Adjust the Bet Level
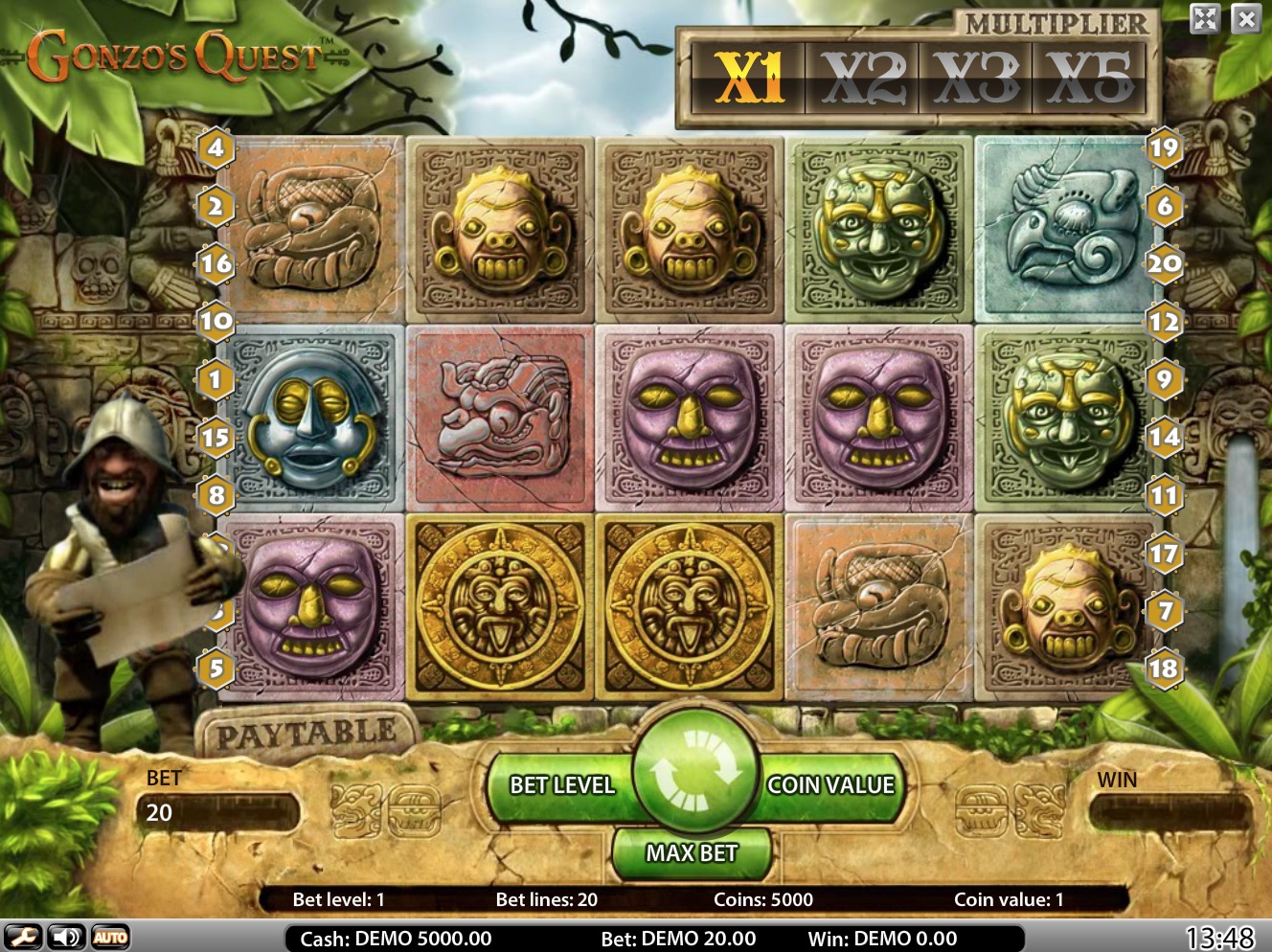Screen dimensions: 1272x952 point(561,785)
